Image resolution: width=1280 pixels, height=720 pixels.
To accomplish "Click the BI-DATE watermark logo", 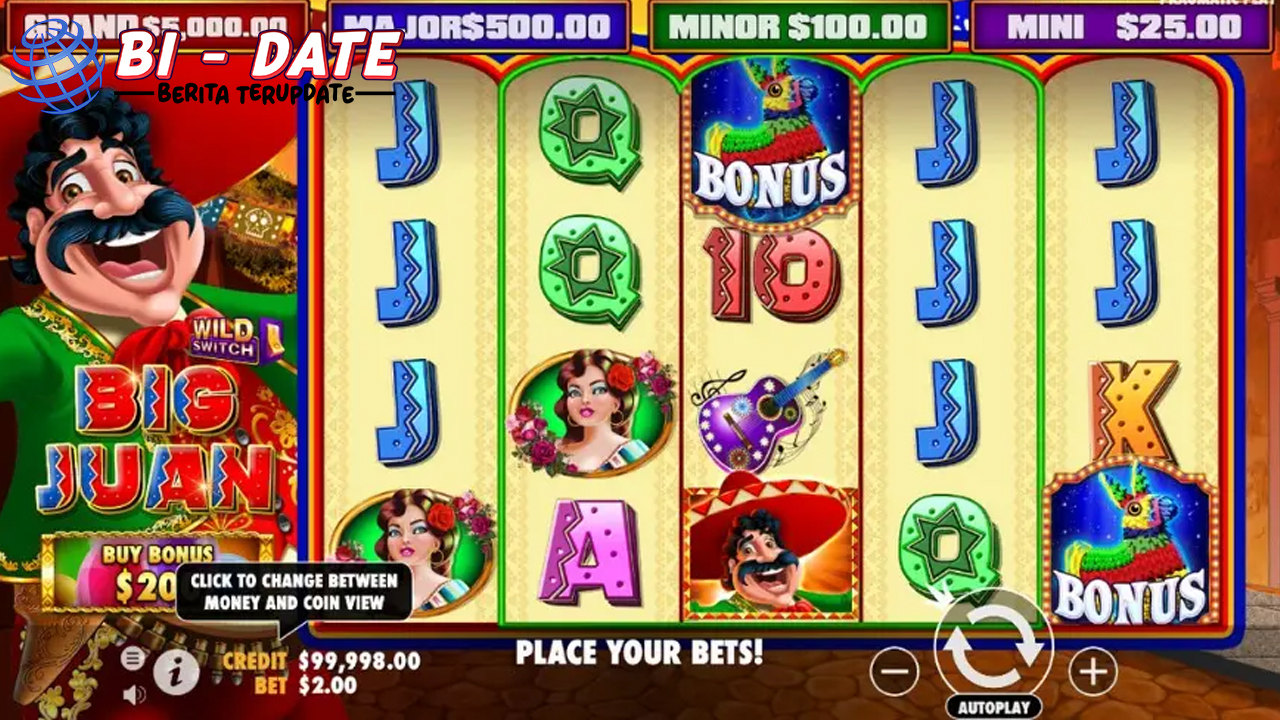I will pyautogui.click(x=210, y=62).
